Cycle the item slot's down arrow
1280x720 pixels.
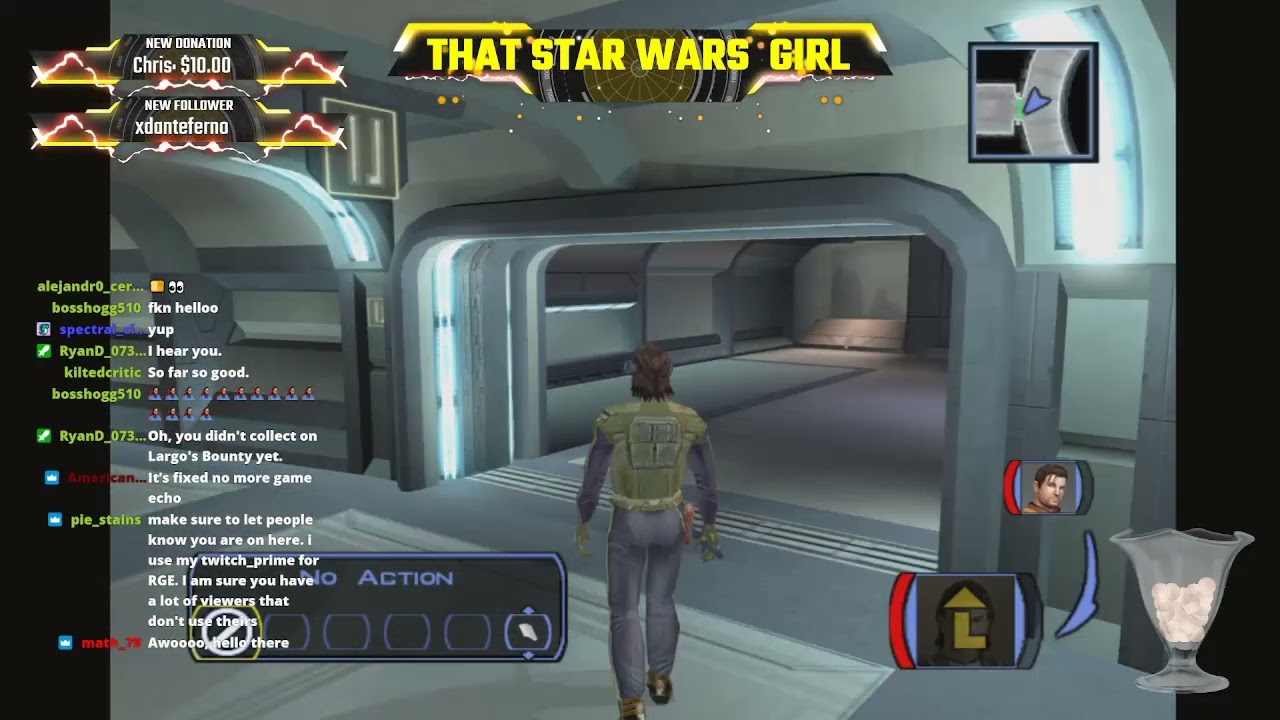528,655
